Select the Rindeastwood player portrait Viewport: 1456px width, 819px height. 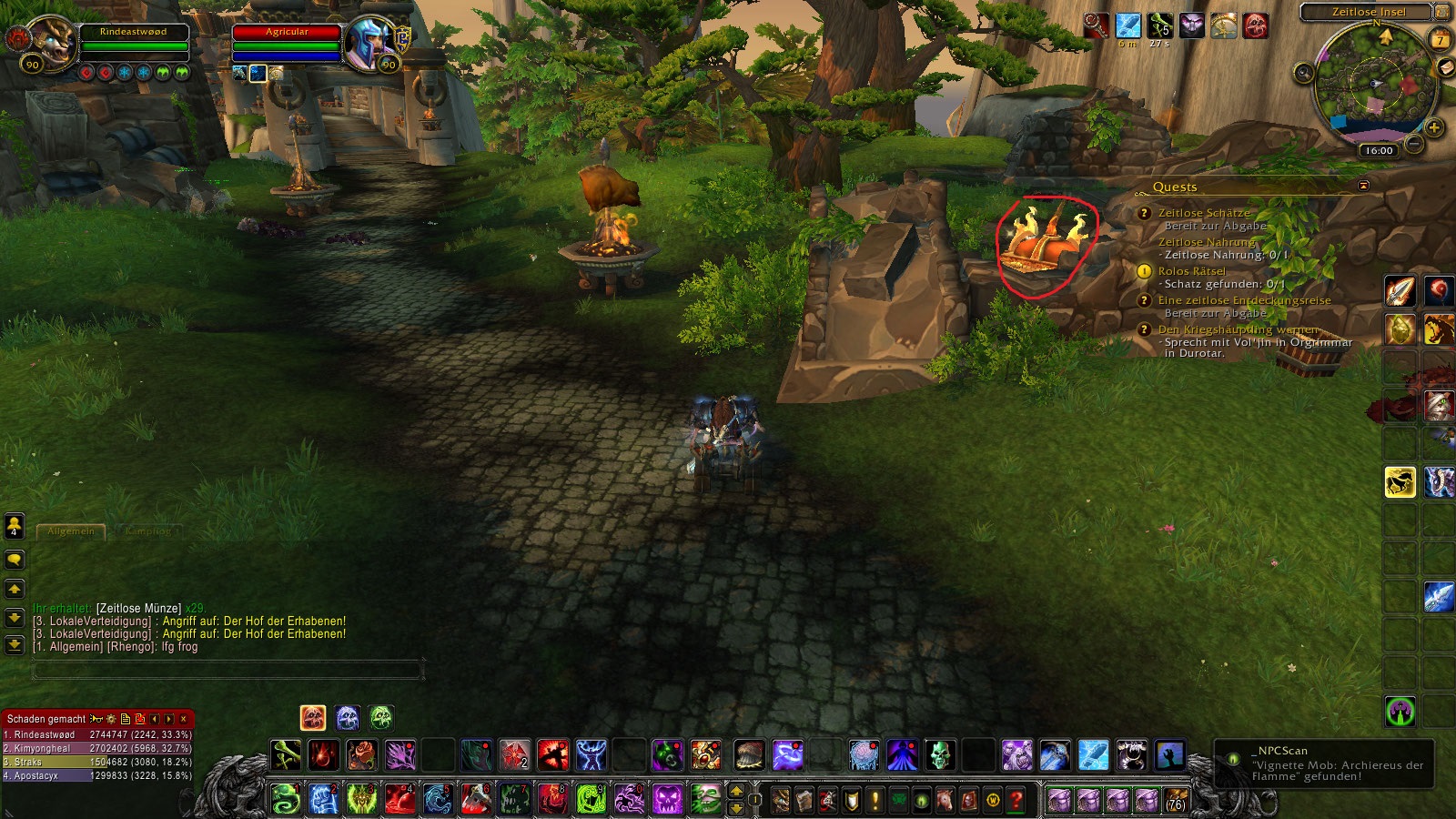[x=53, y=43]
